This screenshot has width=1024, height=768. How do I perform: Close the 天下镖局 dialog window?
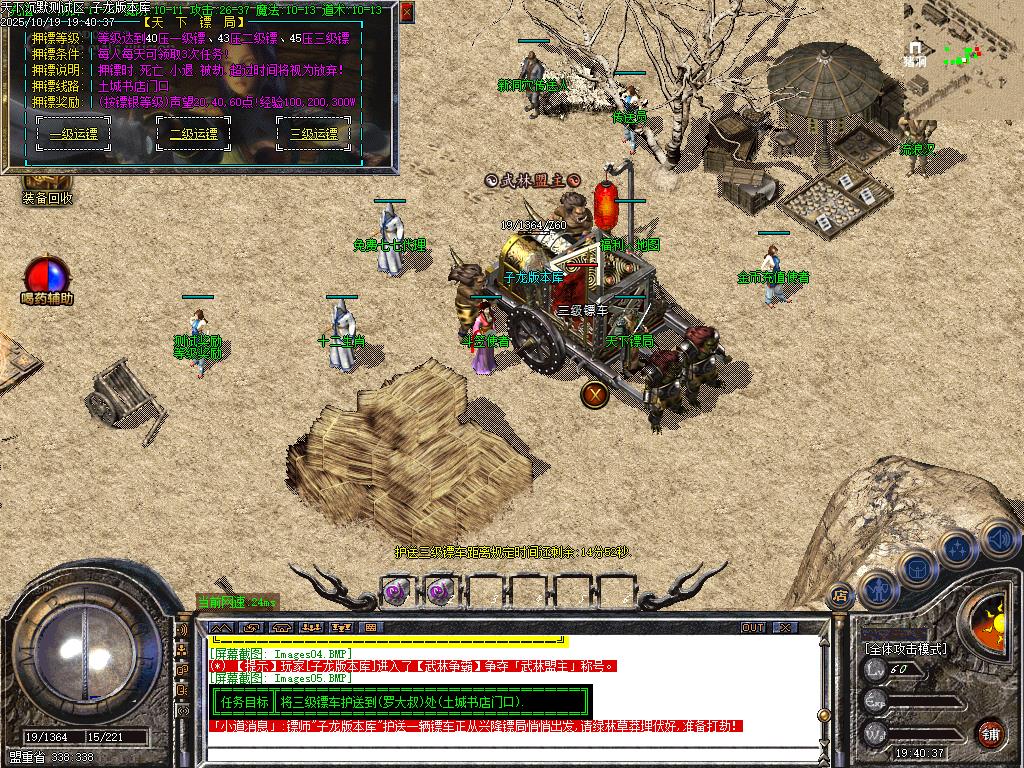(x=406, y=12)
